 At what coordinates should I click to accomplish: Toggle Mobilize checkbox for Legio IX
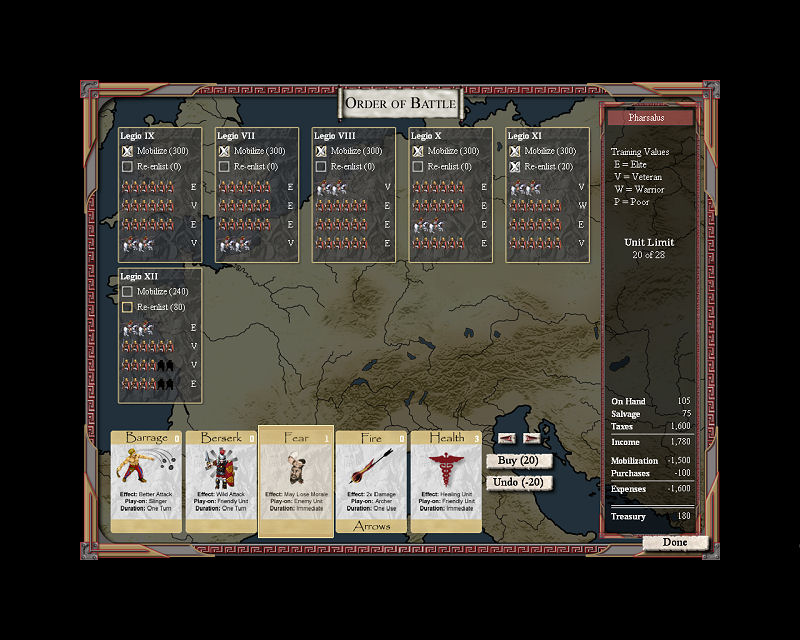[127, 151]
